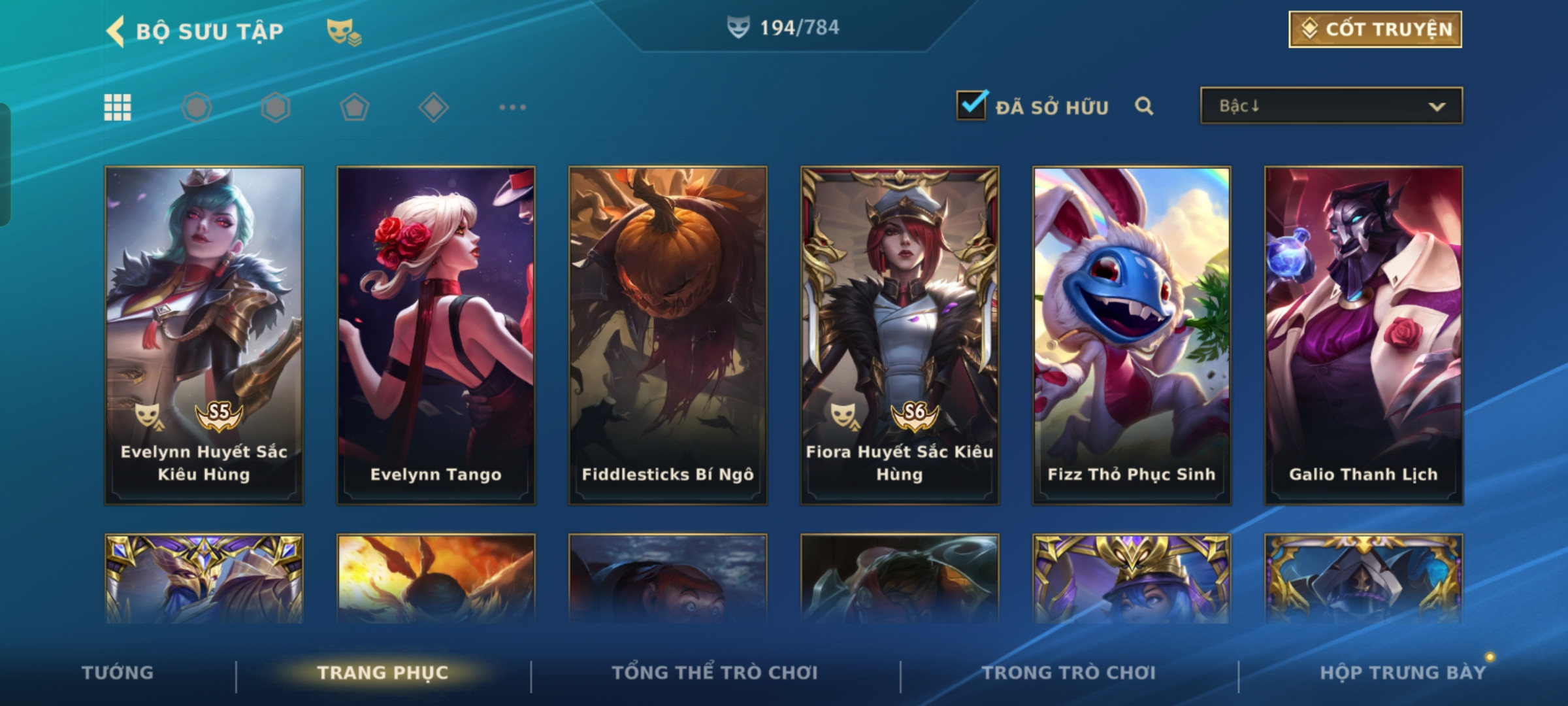Expand the Bậc sort dropdown
The height and width of the screenshot is (706, 1568).
point(1331,106)
